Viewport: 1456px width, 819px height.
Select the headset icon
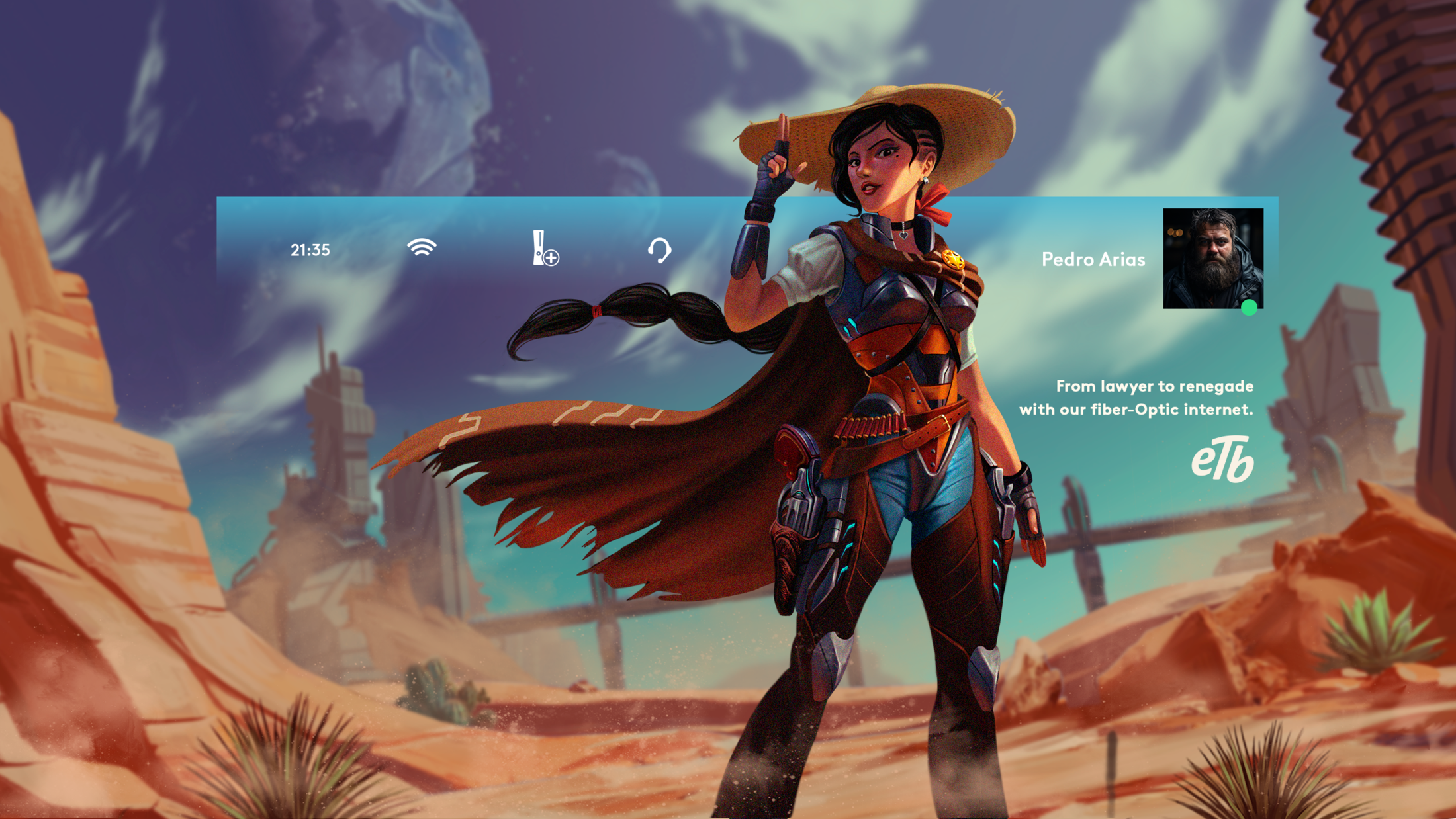tap(659, 251)
